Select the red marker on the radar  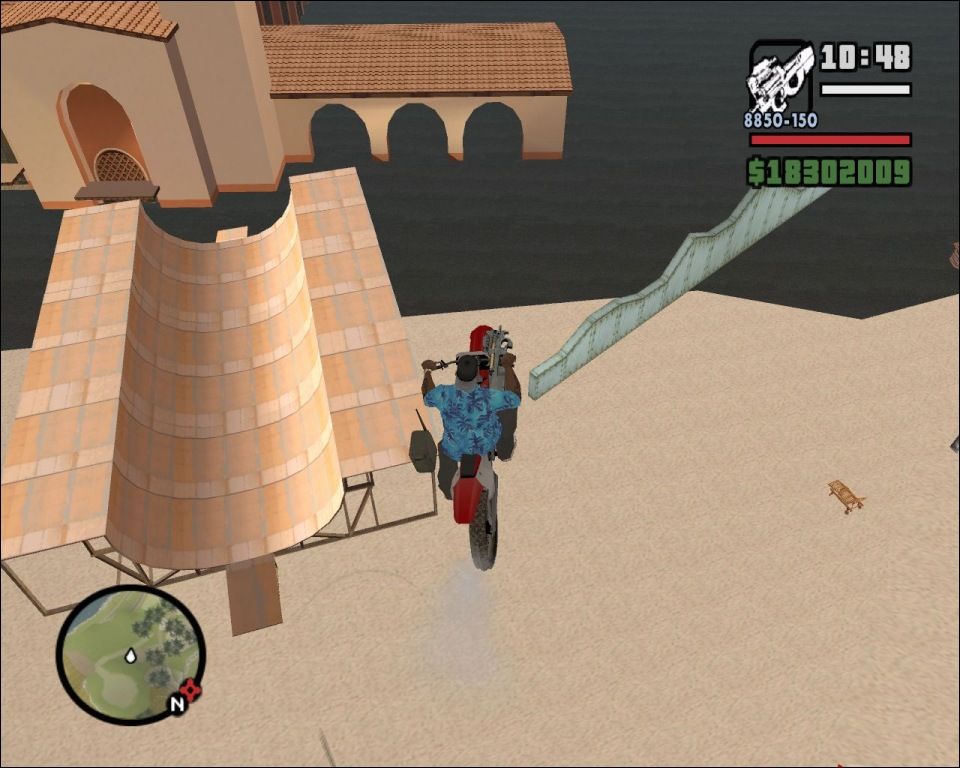click(x=191, y=689)
